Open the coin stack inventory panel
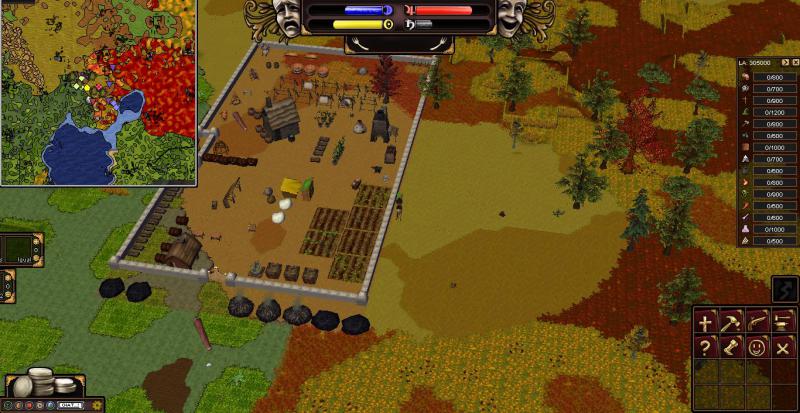 tap(47, 383)
